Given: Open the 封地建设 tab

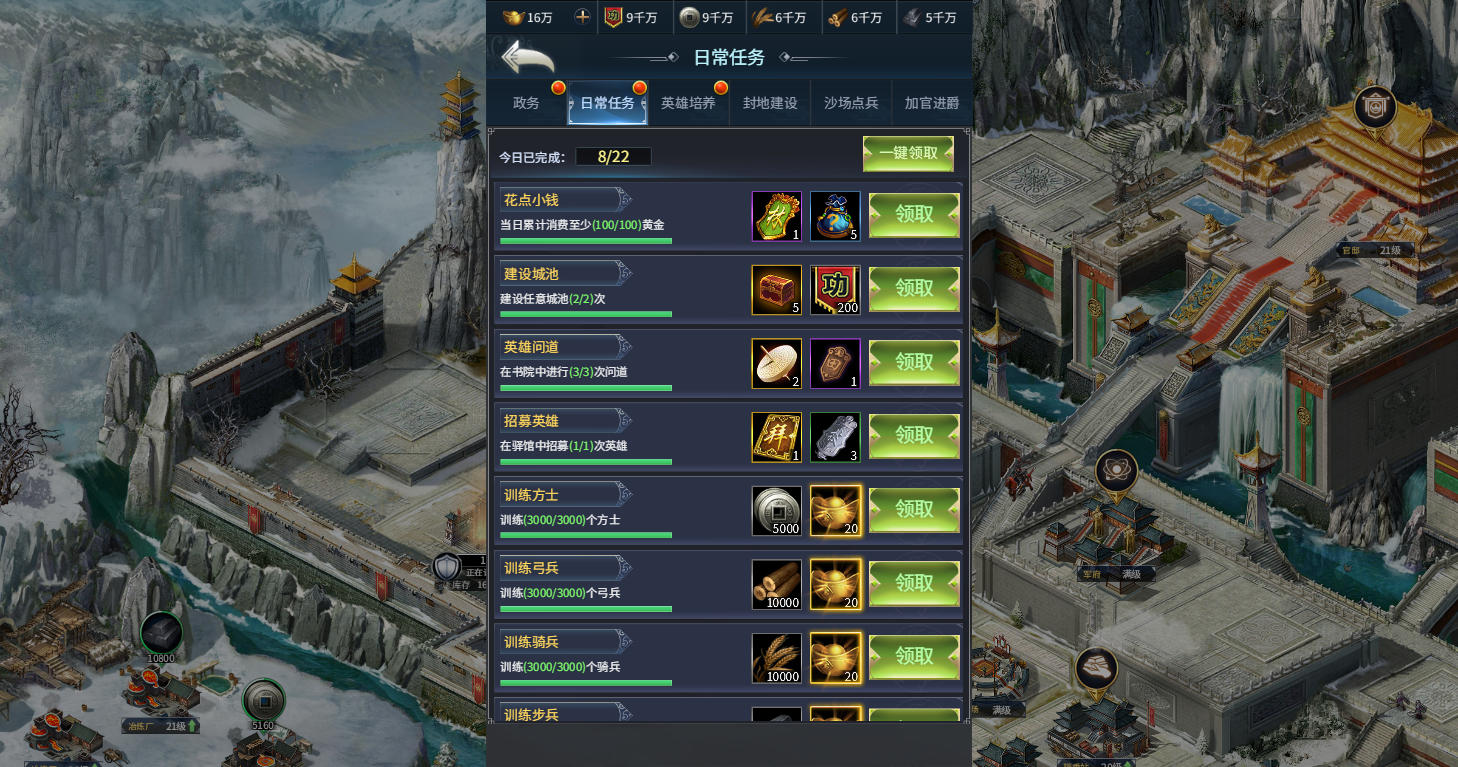Looking at the screenshot, I should pos(770,103).
